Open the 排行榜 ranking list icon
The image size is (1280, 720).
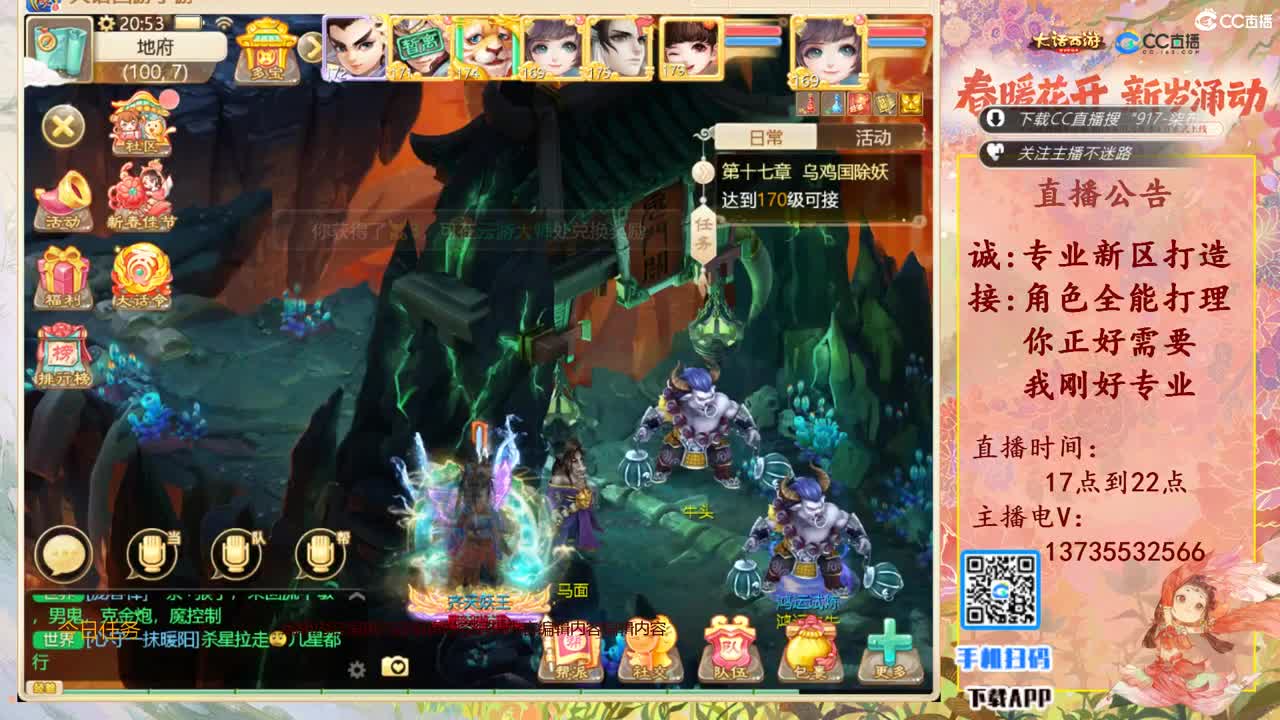coord(62,355)
